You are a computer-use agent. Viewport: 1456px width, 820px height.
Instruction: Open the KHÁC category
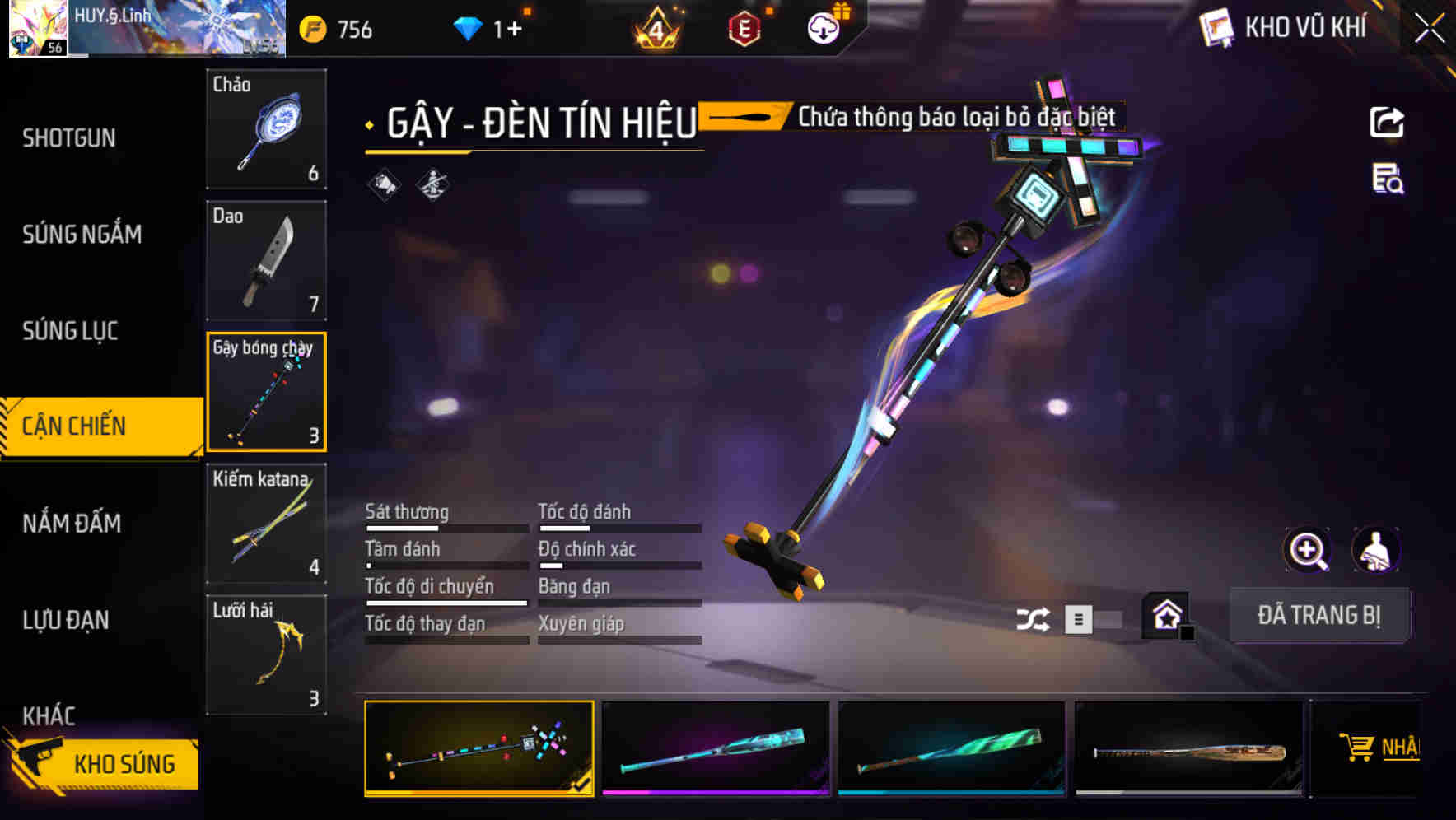(49, 715)
